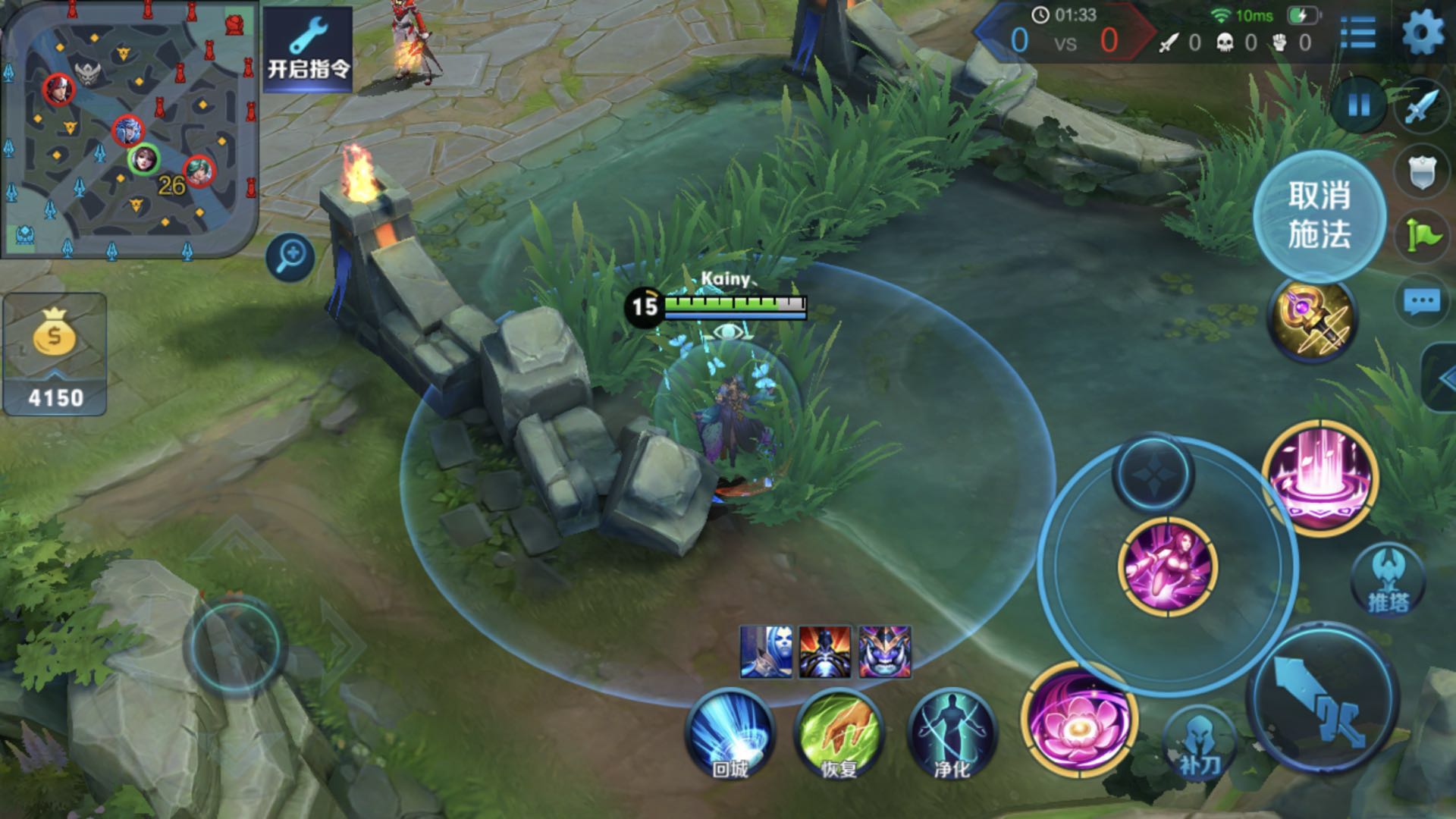The image size is (1456, 819).
Task: Toggle the pause button
Action: (1359, 105)
